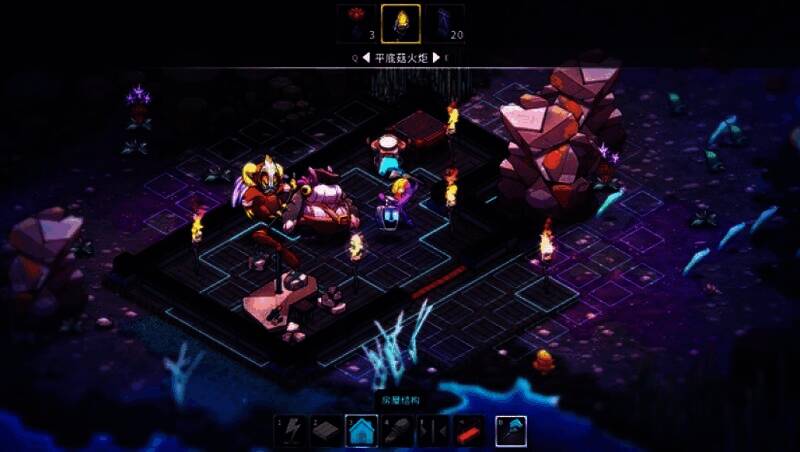This screenshot has width=800, height=452.
Task: Pick the gate-shaped fourth build category
Action: (x=432, y=430)
